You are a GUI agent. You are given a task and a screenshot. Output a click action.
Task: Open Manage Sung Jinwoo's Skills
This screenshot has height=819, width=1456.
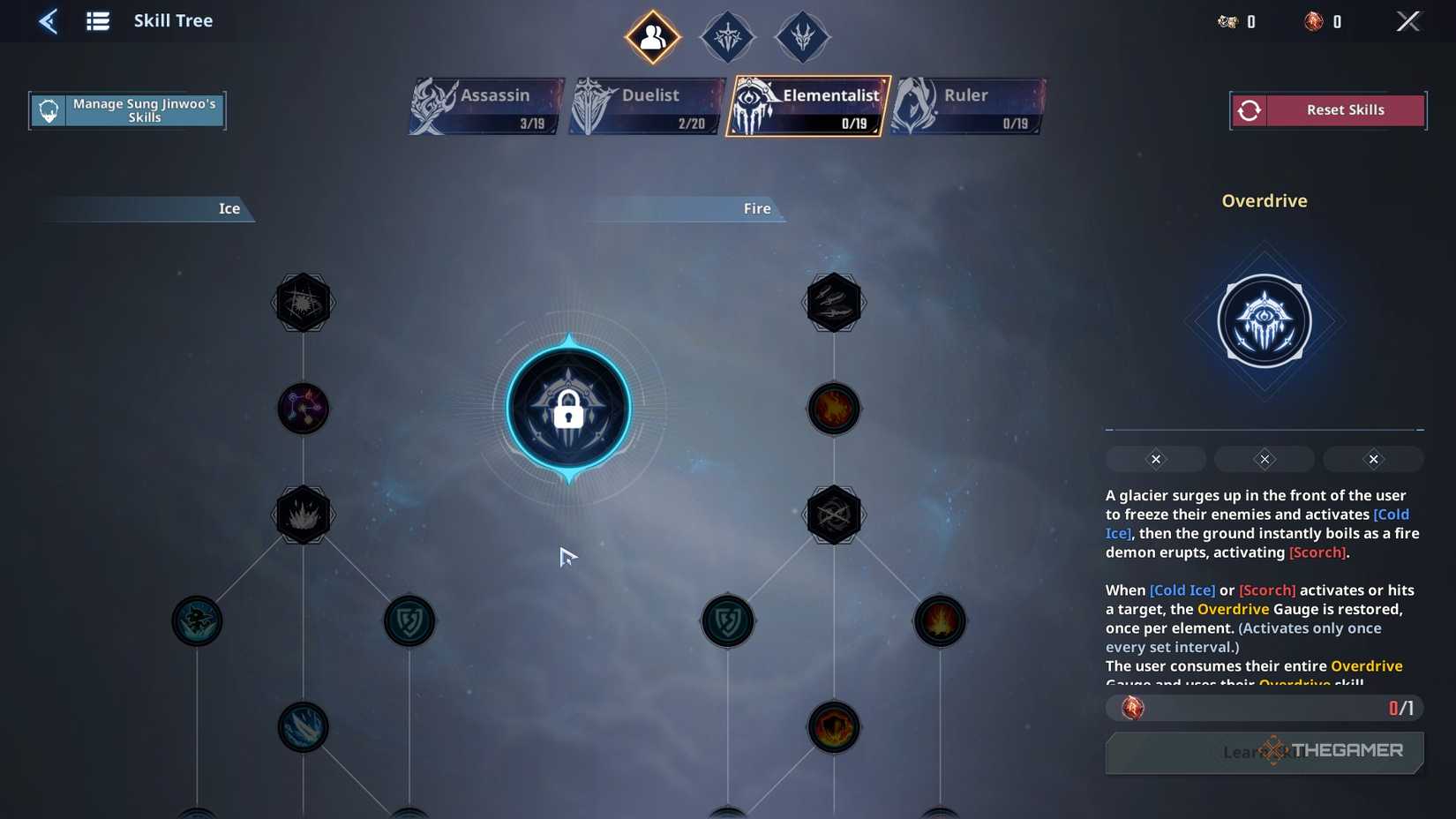(127, 109)
